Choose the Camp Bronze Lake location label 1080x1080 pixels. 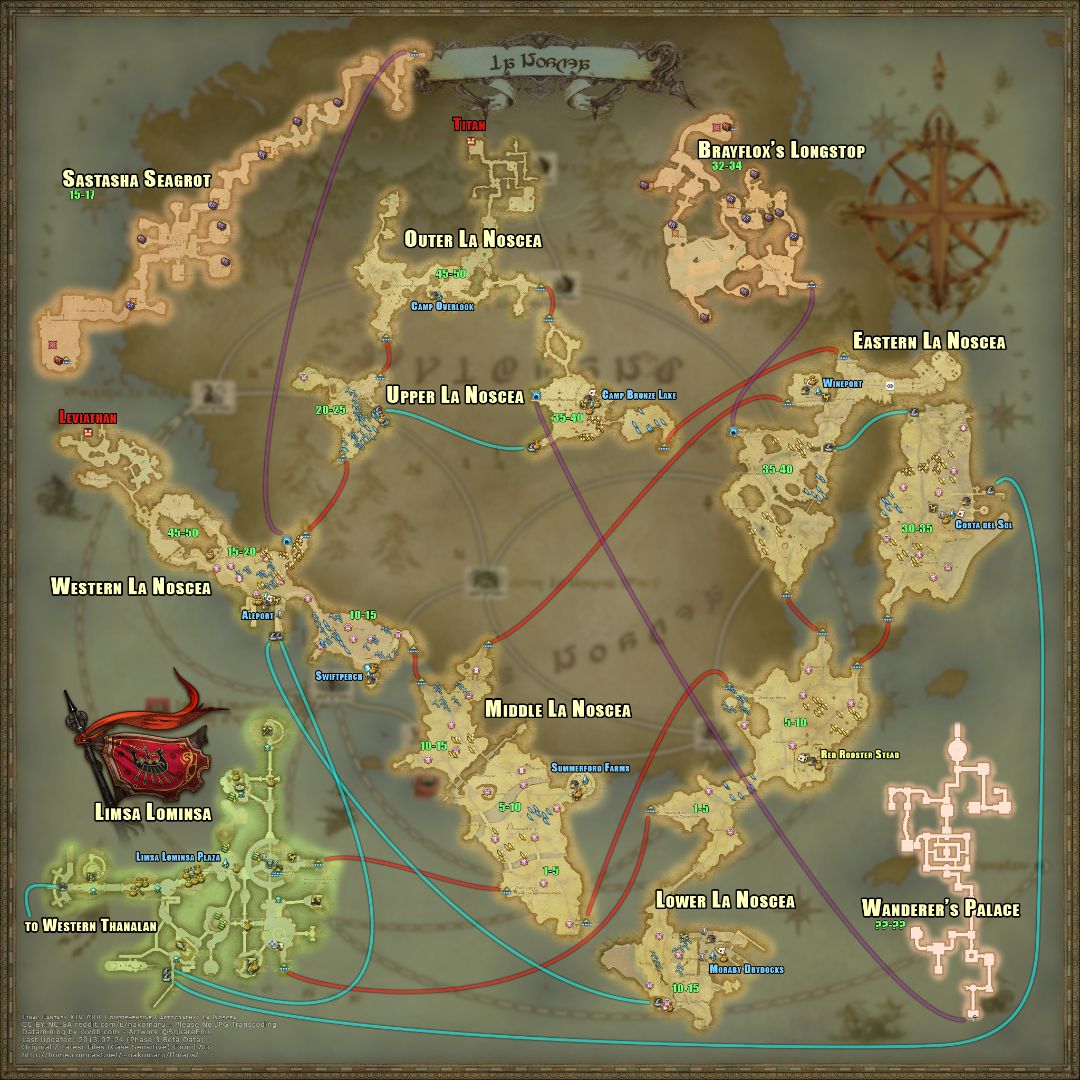[638, 396]
